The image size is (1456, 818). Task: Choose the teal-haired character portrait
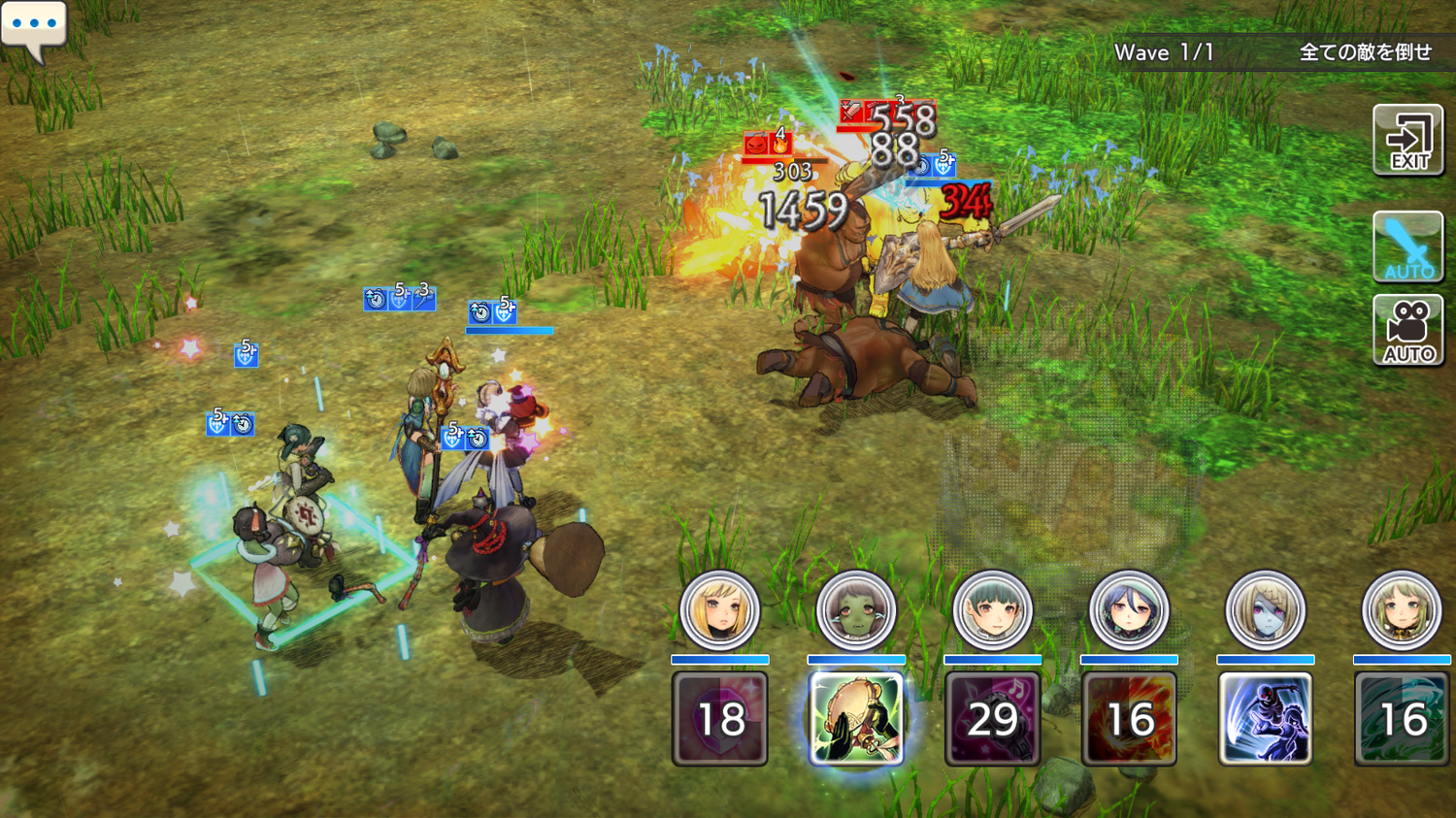point(992,611)
